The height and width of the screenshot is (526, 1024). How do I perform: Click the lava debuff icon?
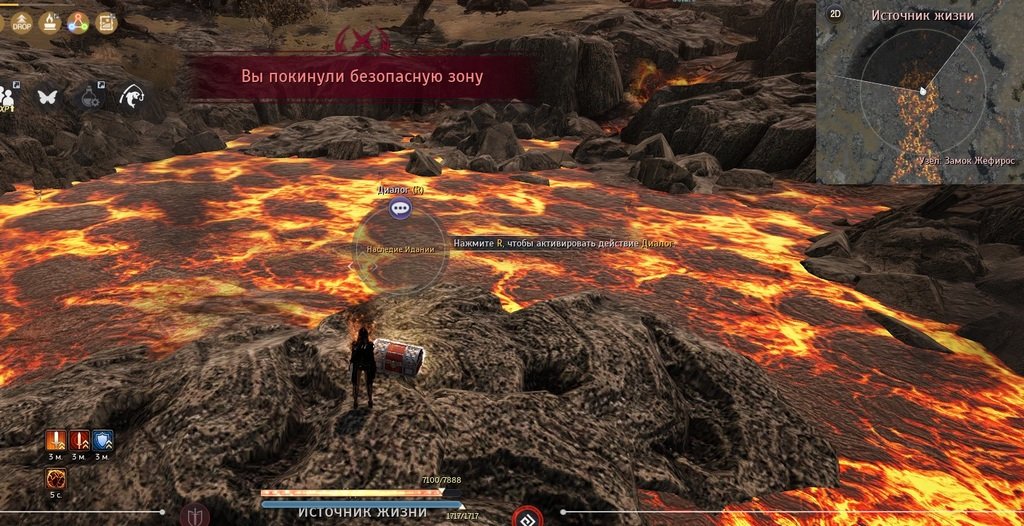[x=56, y=480]
